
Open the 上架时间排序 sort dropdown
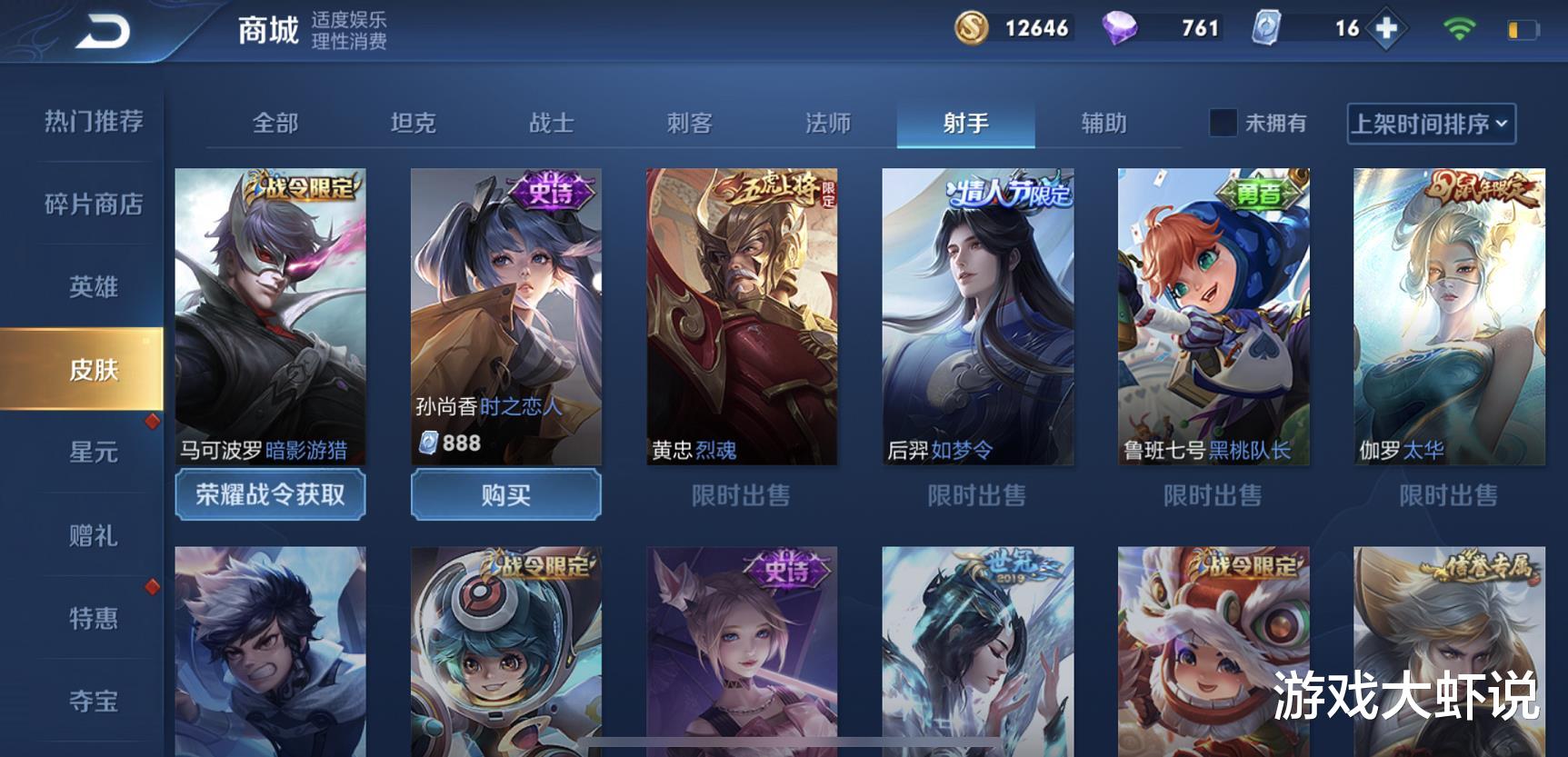(x=1423, y=124)
